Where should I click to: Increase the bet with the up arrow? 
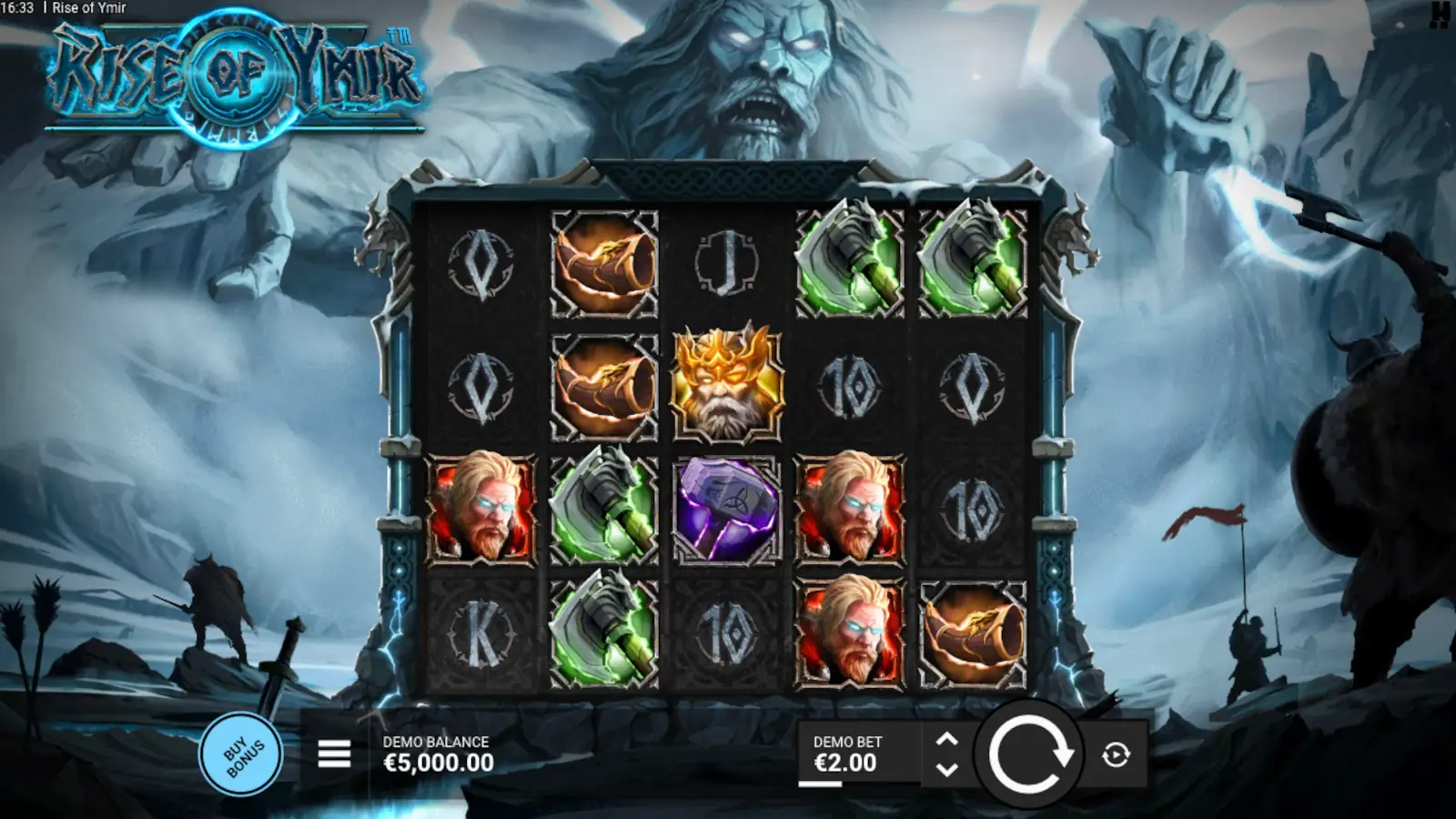coord(946,735)
